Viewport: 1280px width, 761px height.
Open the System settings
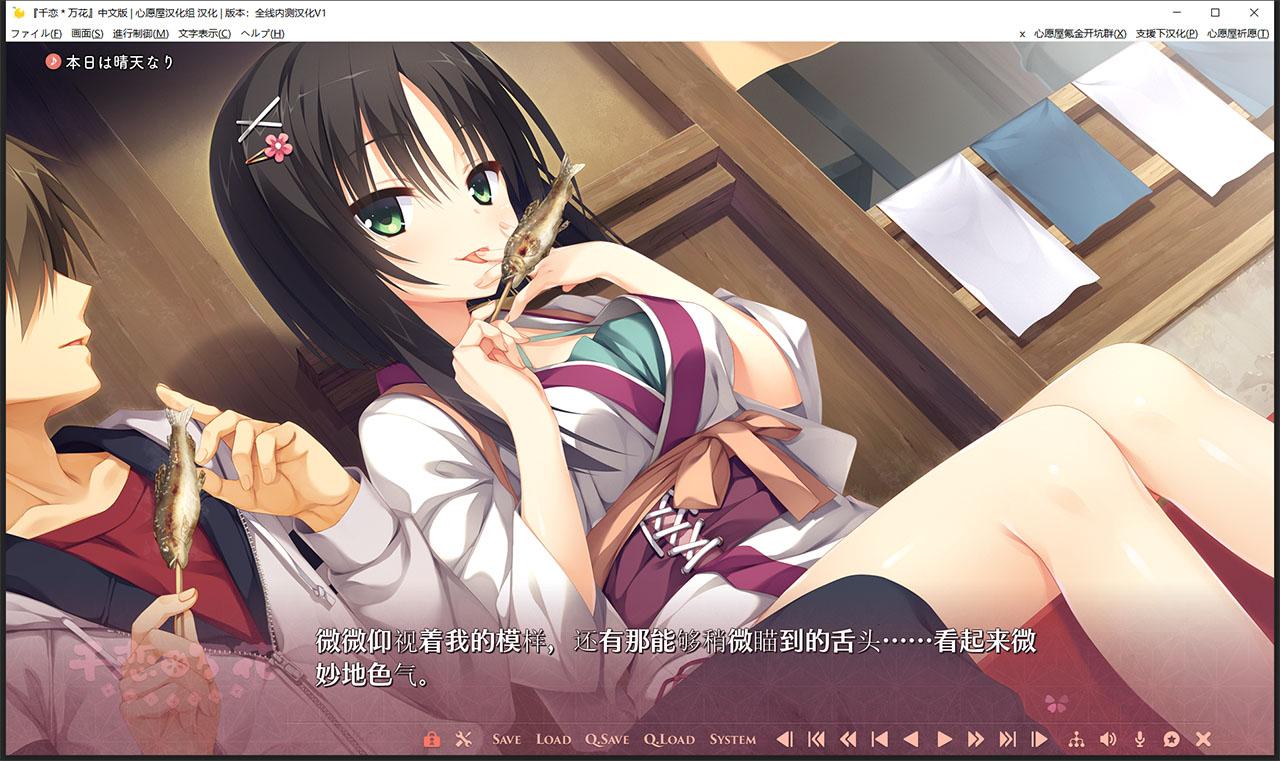pos(732,740)
